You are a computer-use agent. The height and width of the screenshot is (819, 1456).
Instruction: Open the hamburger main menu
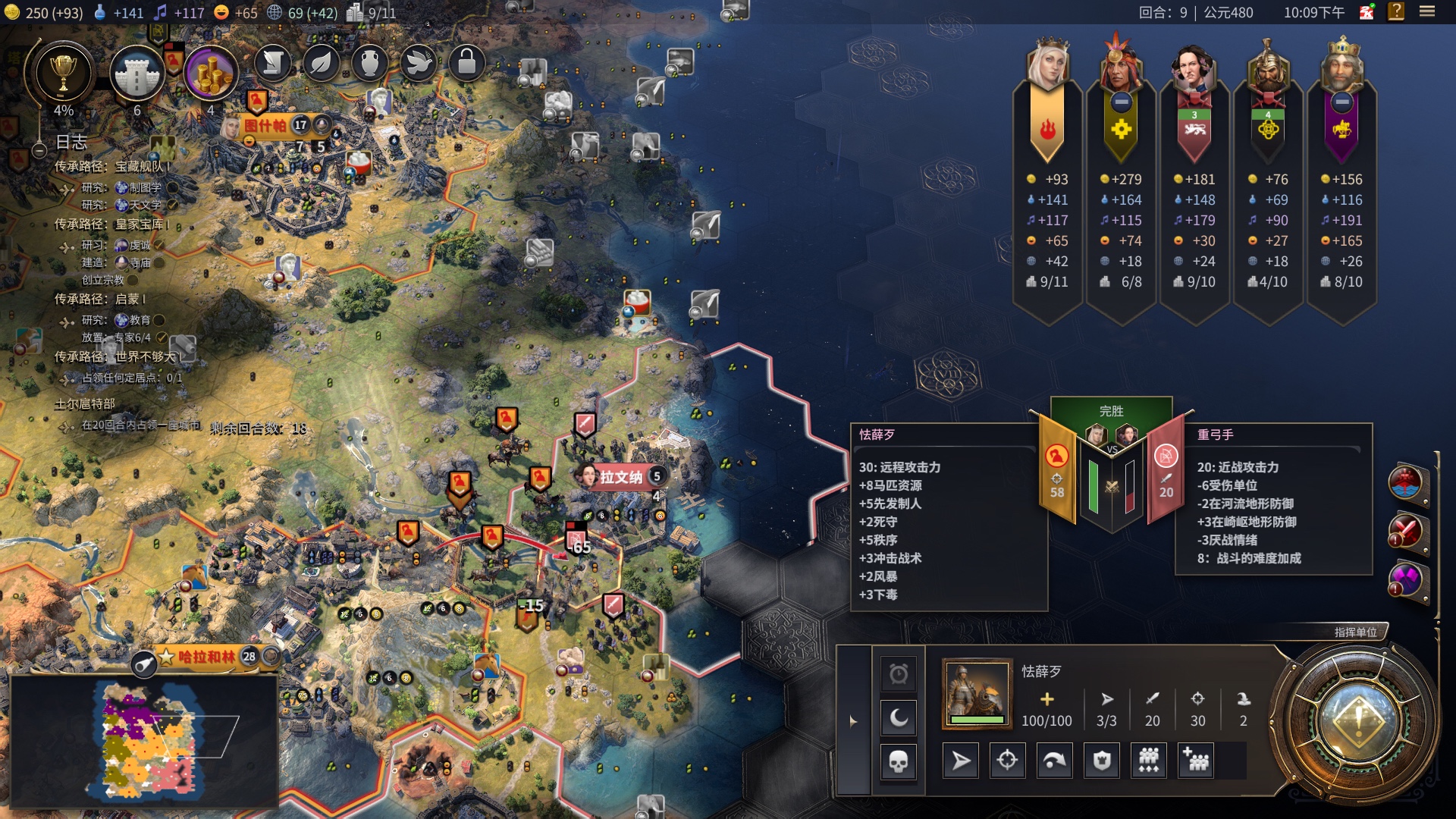[1427, 11]
